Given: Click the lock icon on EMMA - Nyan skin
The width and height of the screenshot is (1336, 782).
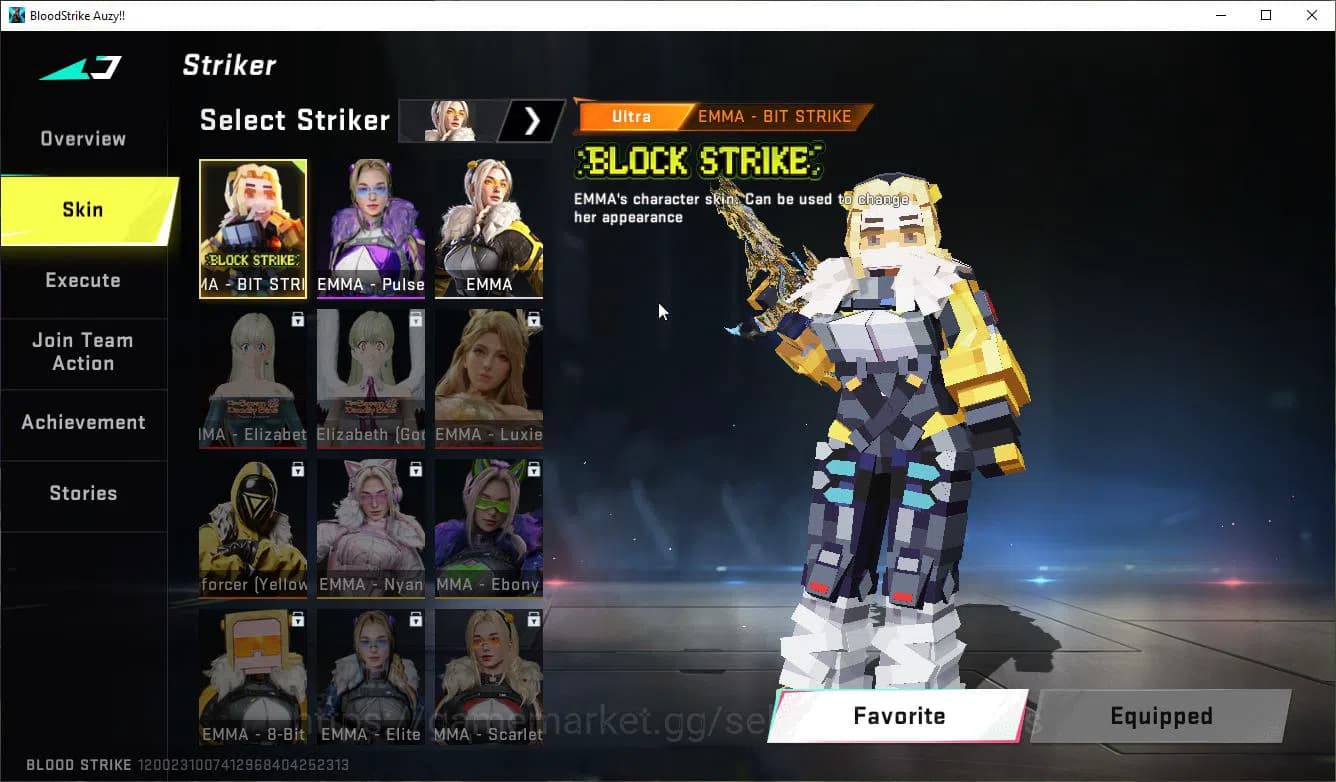Looking at the screenshot, I should (414, 468).
